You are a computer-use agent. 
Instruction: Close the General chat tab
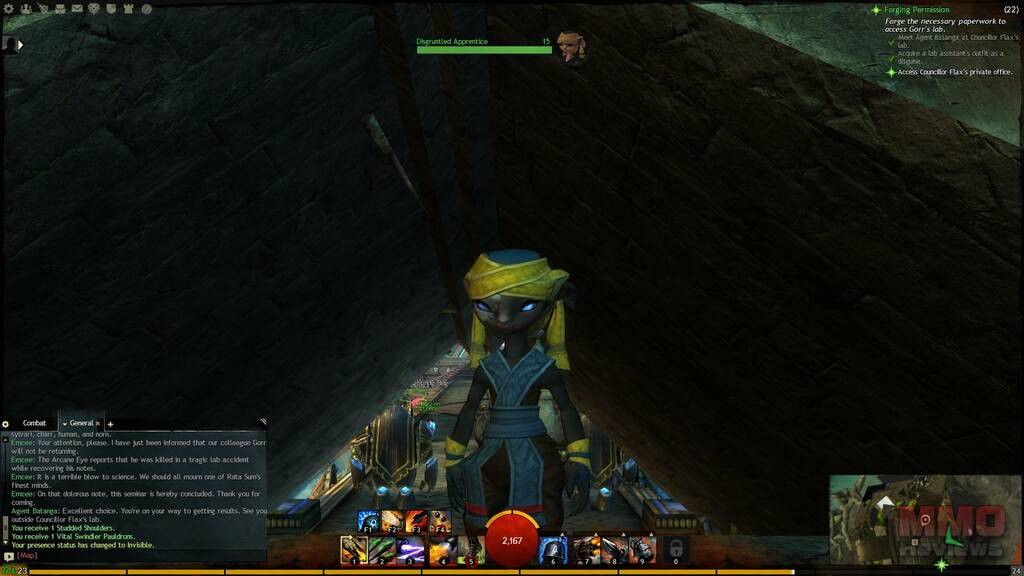(x=98, y=424)
